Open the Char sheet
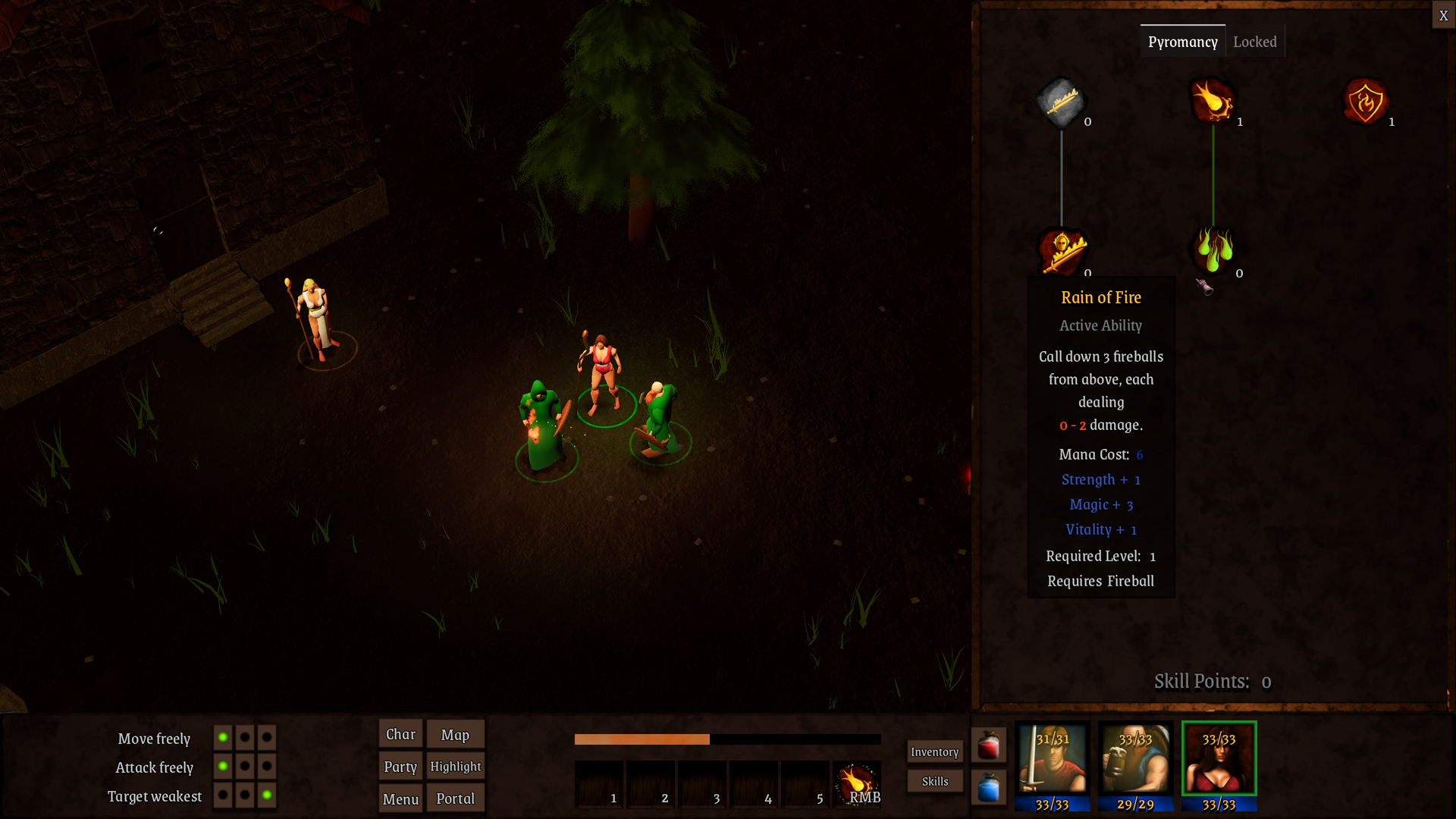1456x819 pixels. pyautogui.click(x=400, y=734)
